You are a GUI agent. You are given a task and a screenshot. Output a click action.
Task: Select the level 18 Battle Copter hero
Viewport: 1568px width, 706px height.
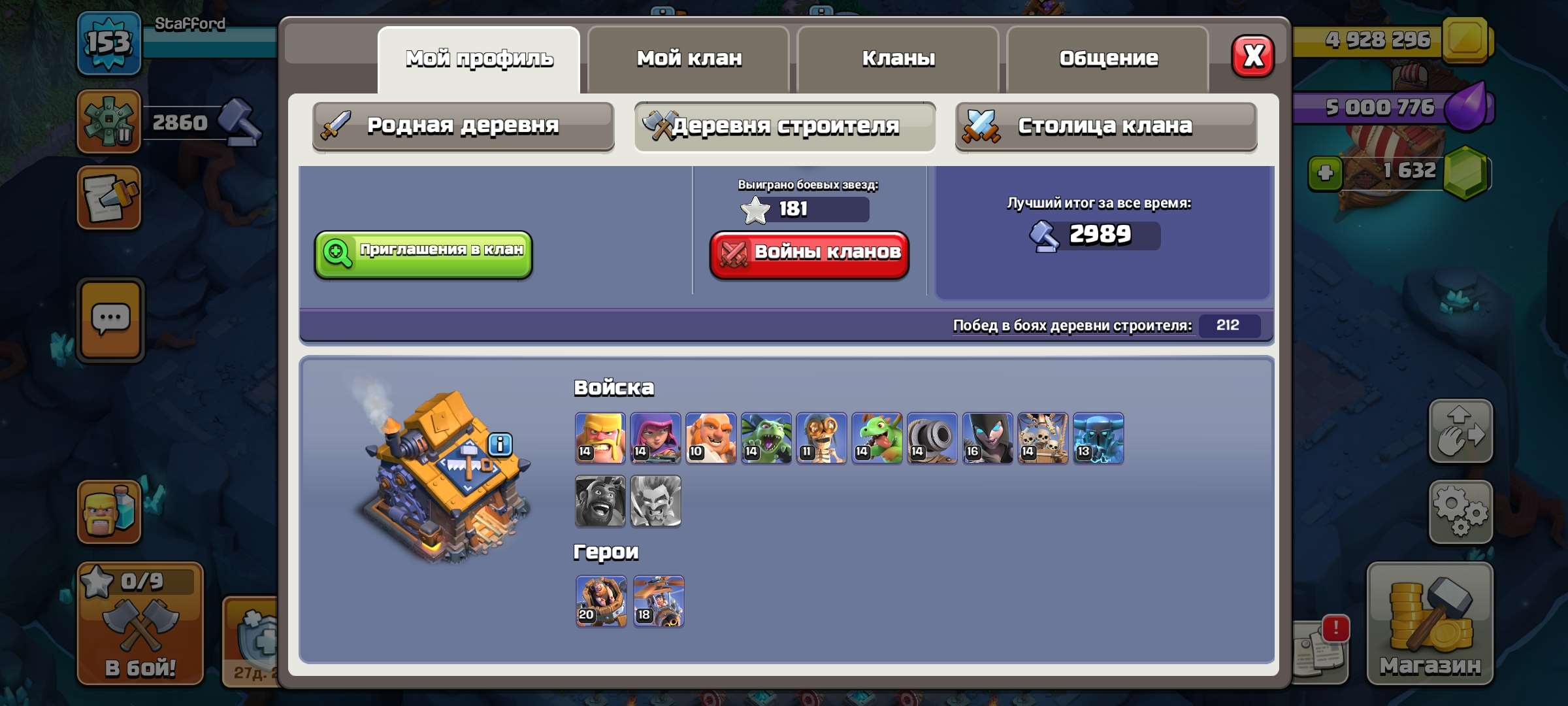click(657, 601)
